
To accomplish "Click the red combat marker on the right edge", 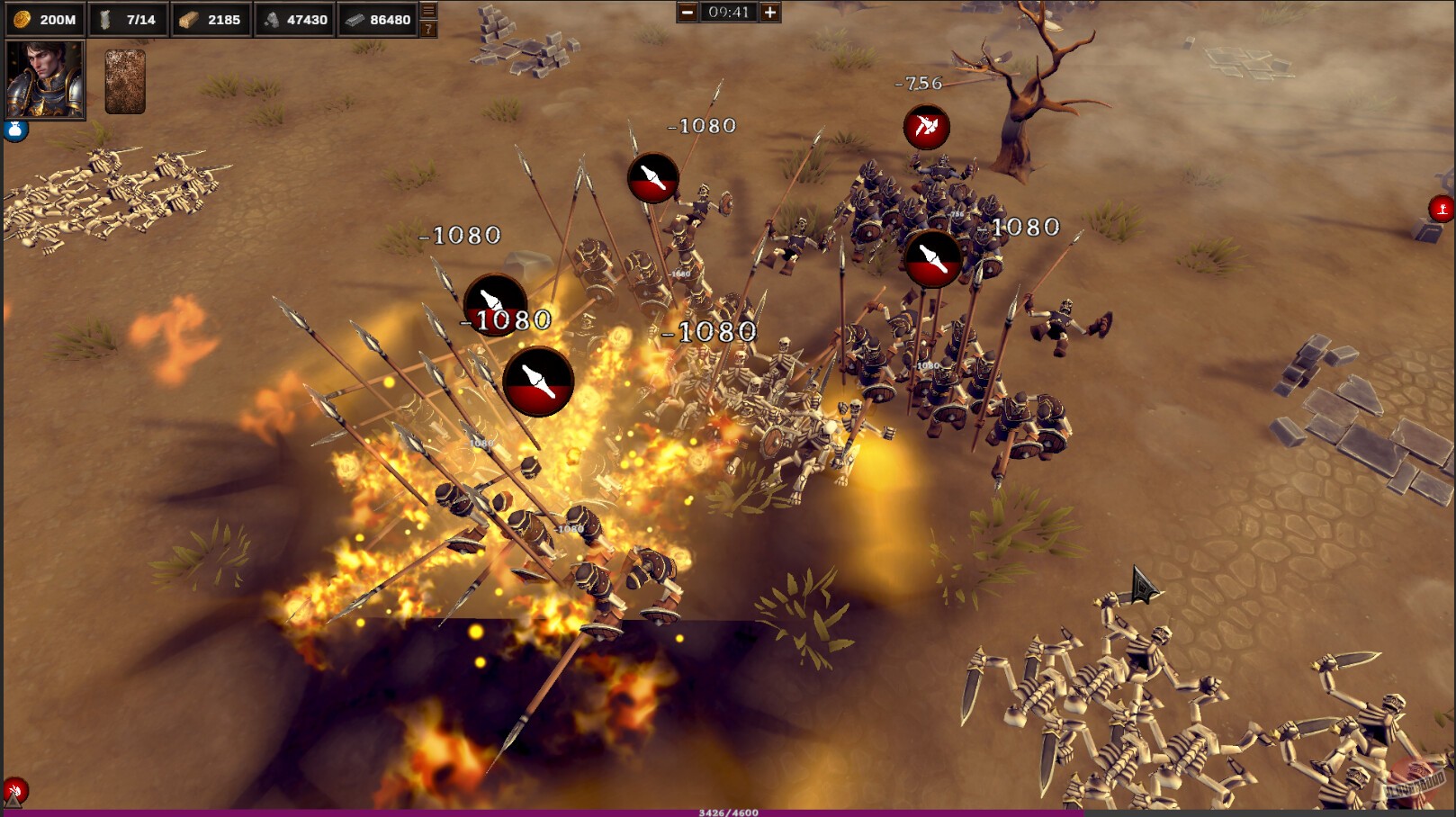I will (x=1440, y=207).
